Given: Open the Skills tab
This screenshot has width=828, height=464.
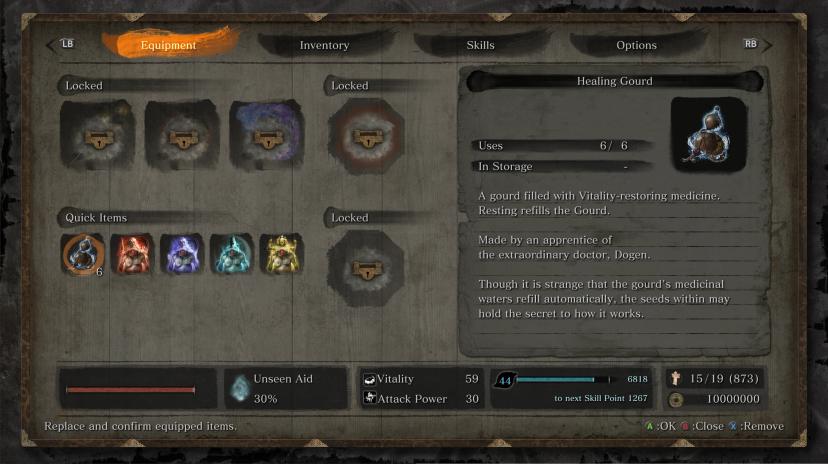Looking at the screenshot, I should [x=480, y=45].
